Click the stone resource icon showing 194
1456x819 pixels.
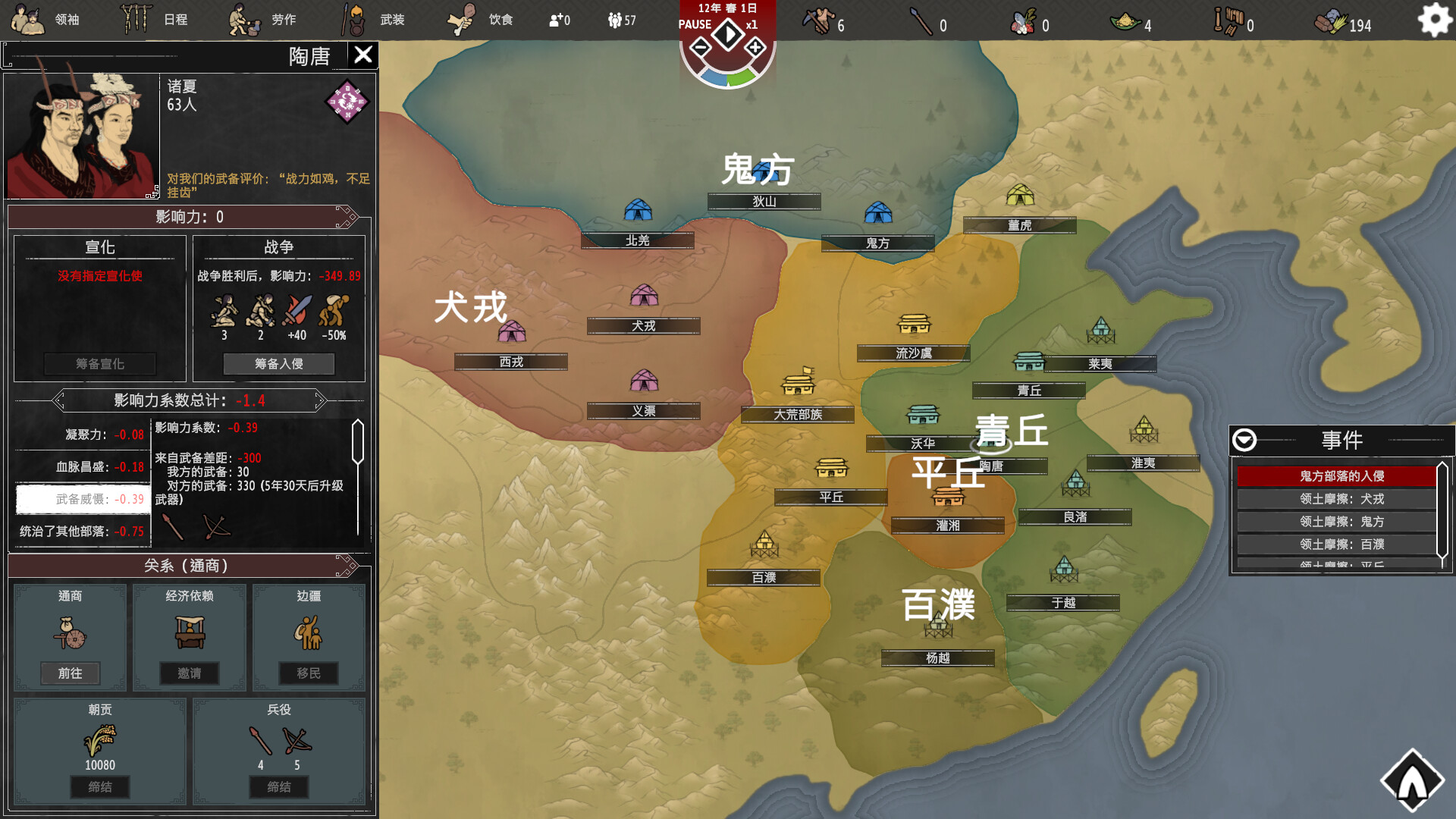[x=1332, y=22]
